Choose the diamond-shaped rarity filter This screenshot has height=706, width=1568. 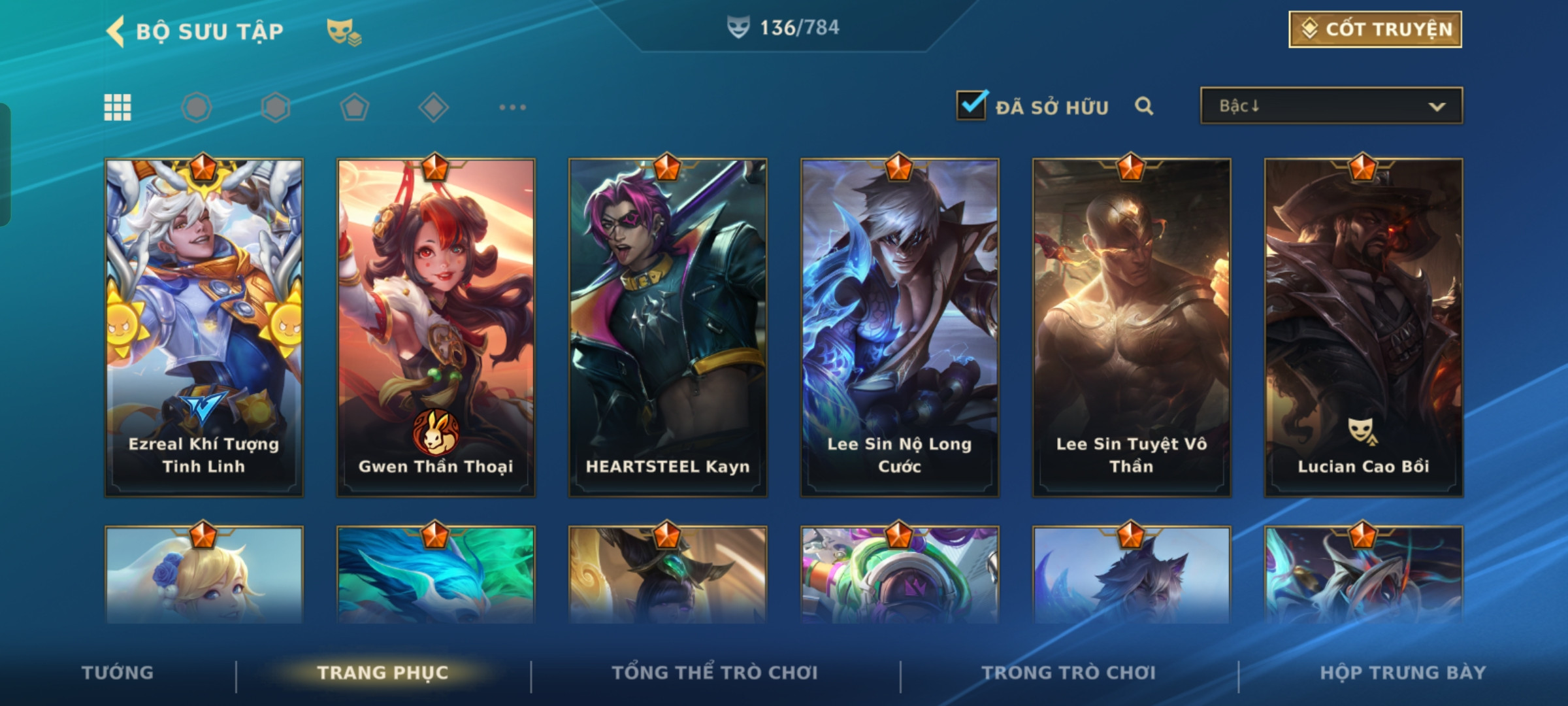[433, 107]
